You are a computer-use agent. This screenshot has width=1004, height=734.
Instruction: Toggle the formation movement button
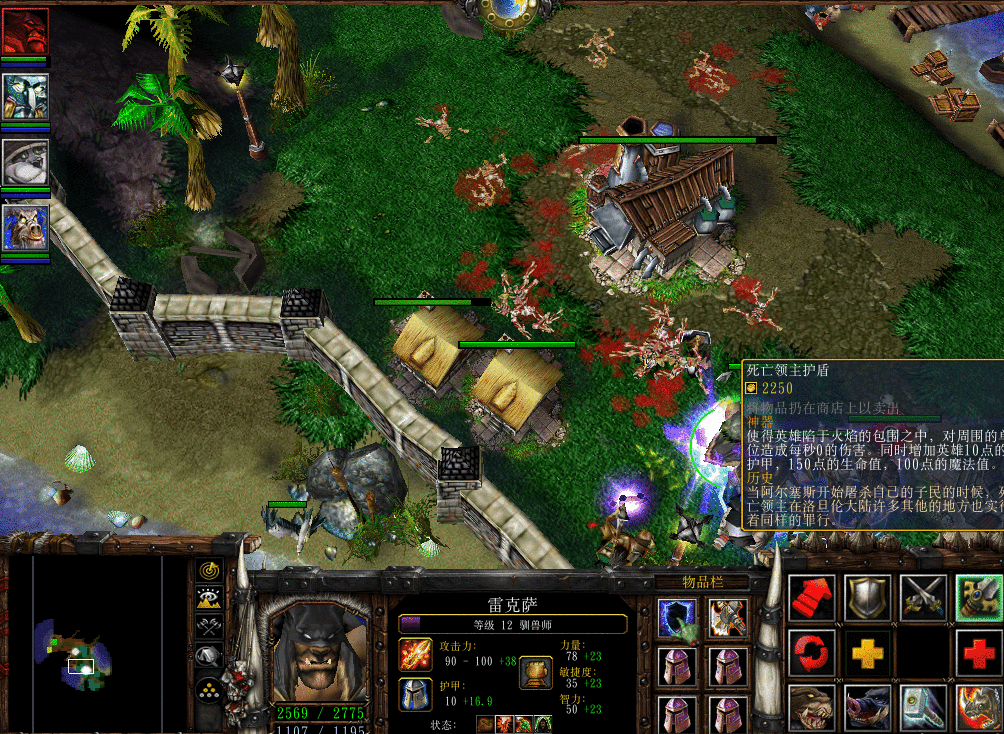209,690
